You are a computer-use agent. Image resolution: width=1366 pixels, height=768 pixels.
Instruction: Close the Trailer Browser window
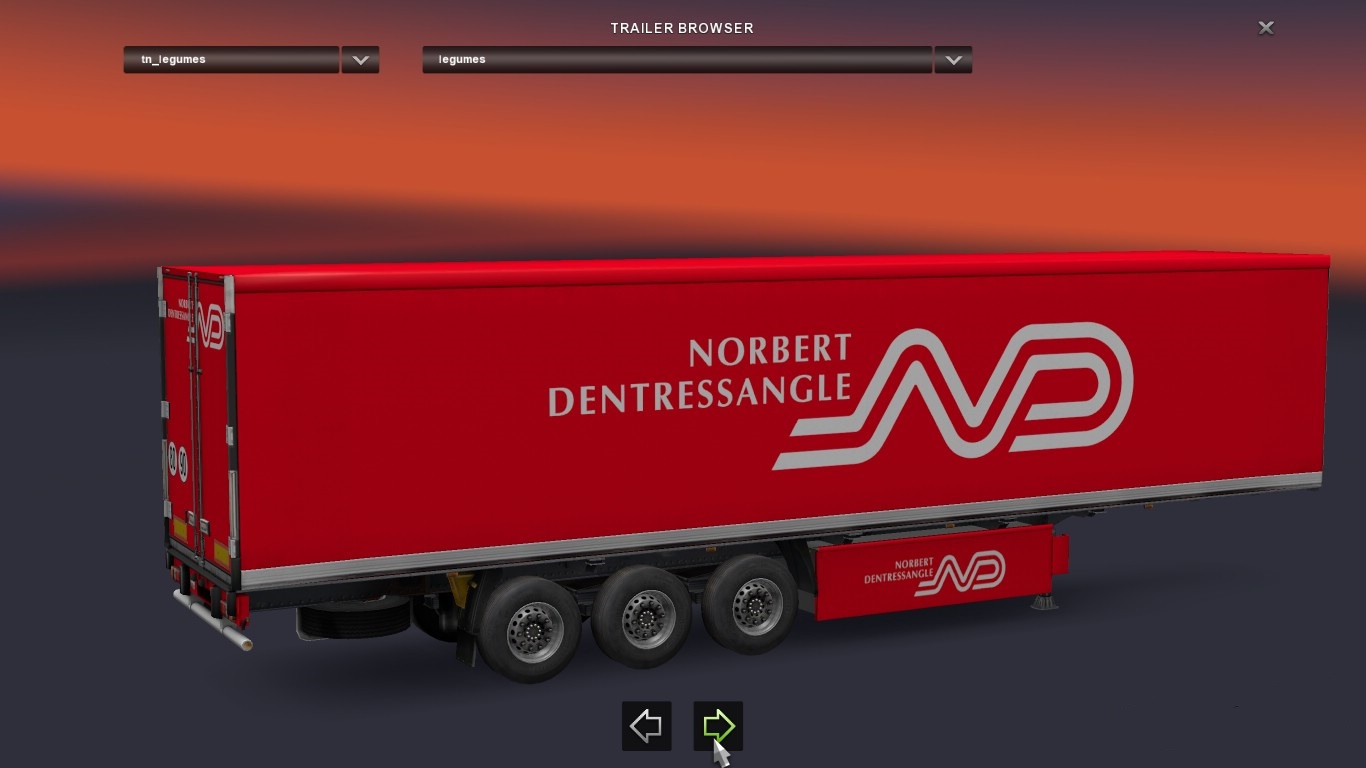tap(1265, 28)
